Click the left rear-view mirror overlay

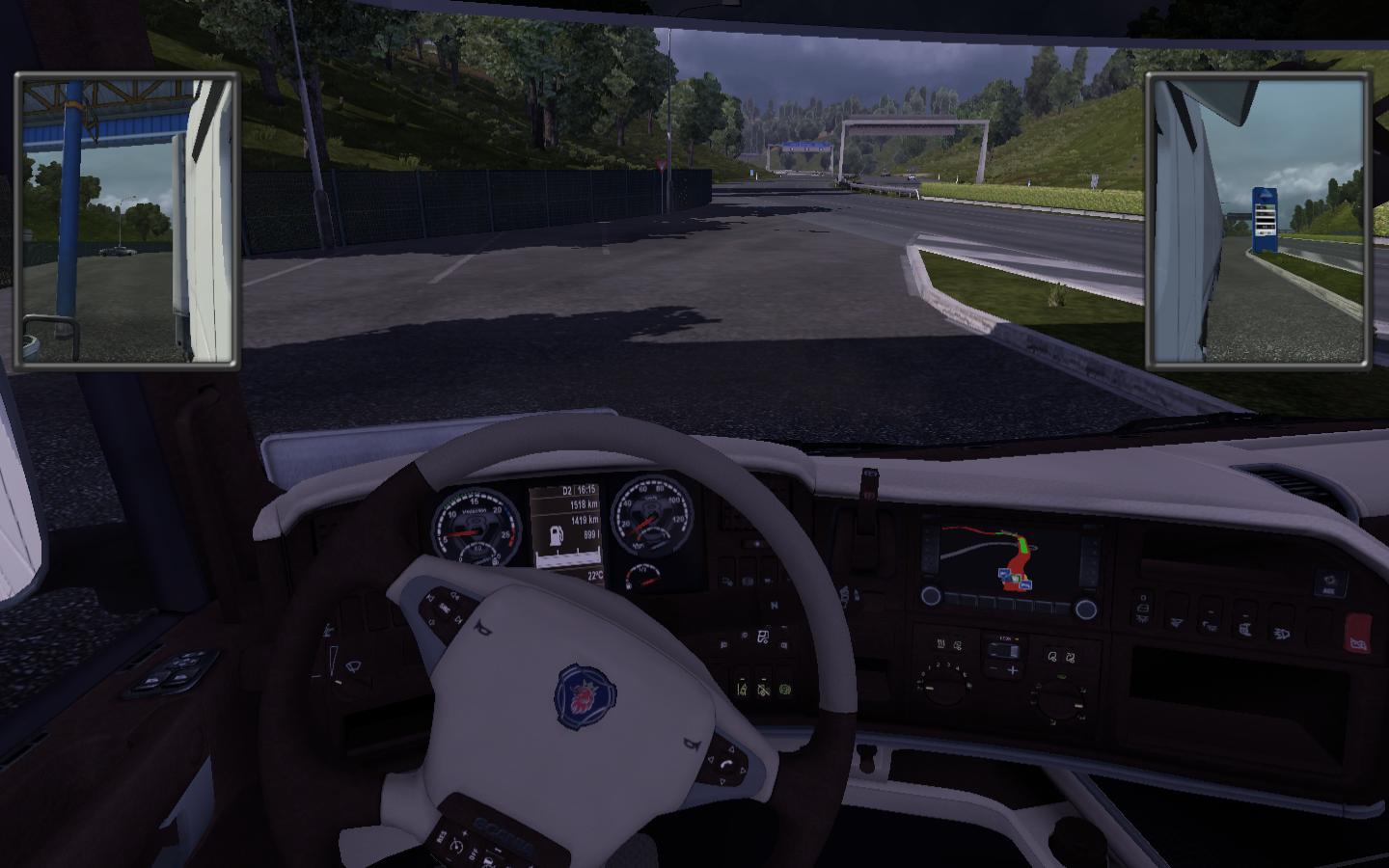click(126, 220)
